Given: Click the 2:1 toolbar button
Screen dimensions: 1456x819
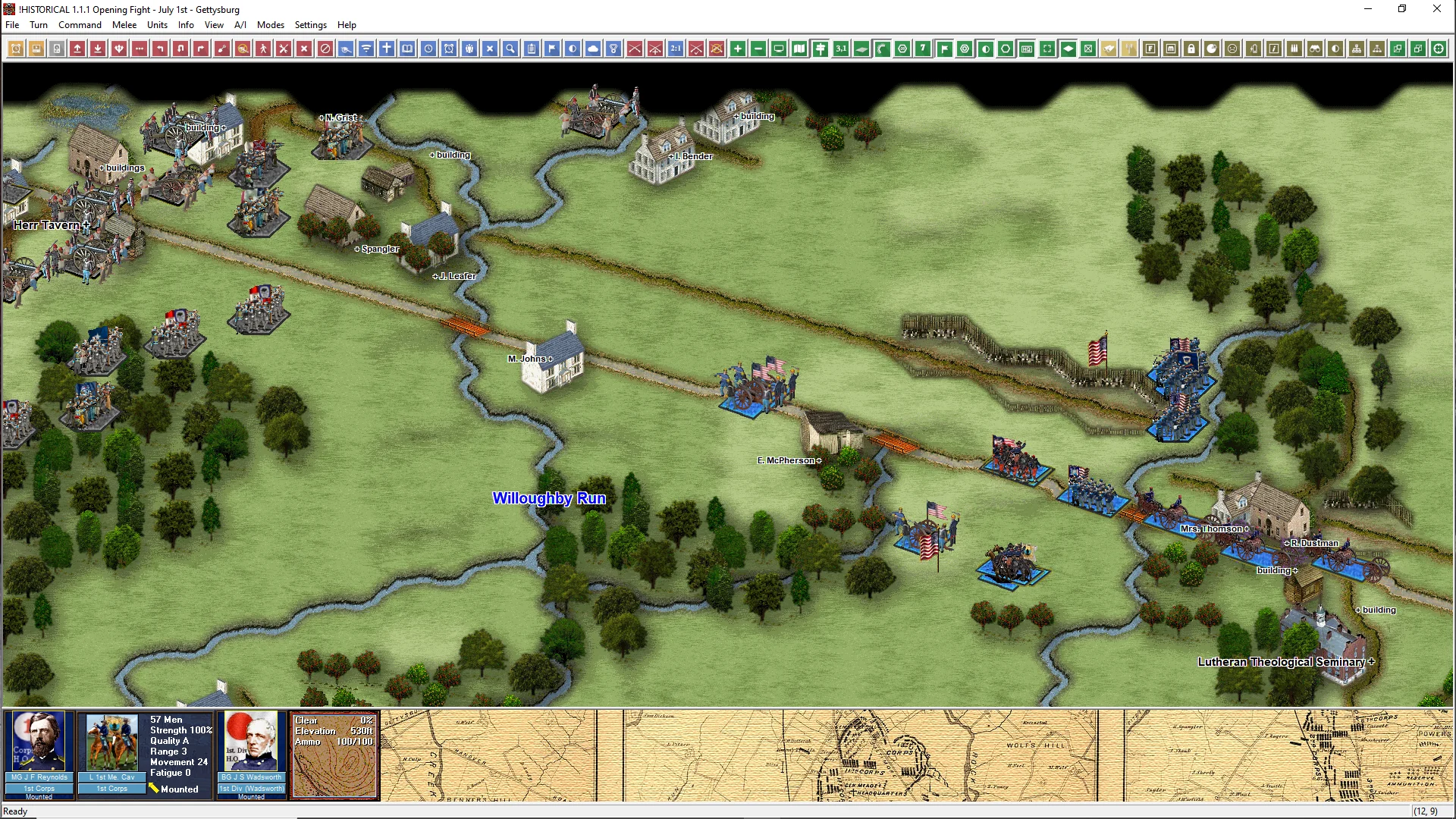Looking at the screenshot, I should [x=676, y=49].
